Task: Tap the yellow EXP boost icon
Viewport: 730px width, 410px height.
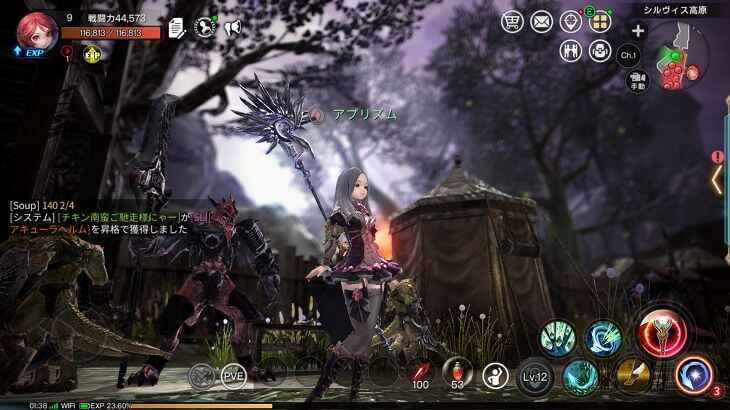Action: (93, 54)
